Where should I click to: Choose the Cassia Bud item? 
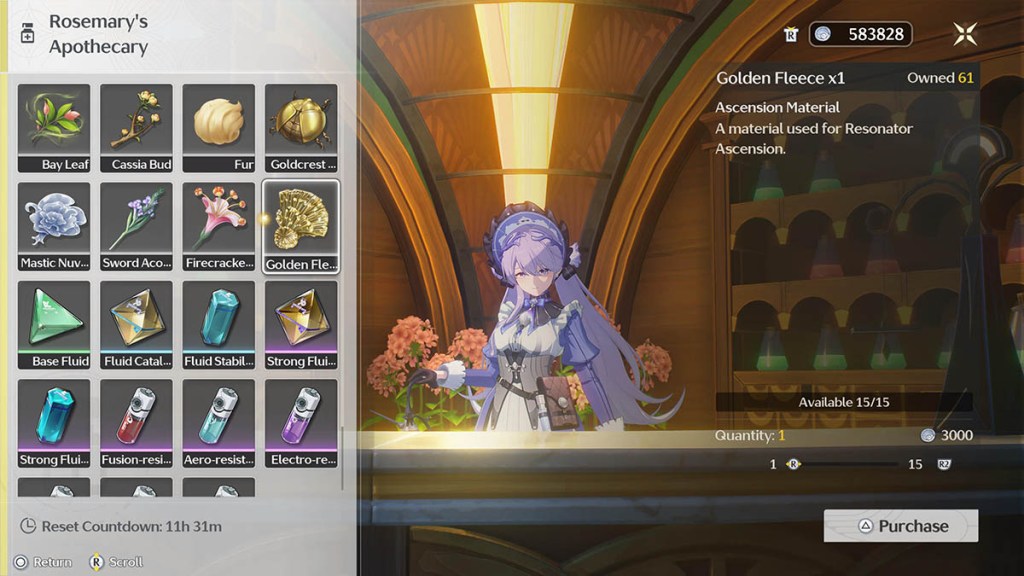(x=136, y=127)
